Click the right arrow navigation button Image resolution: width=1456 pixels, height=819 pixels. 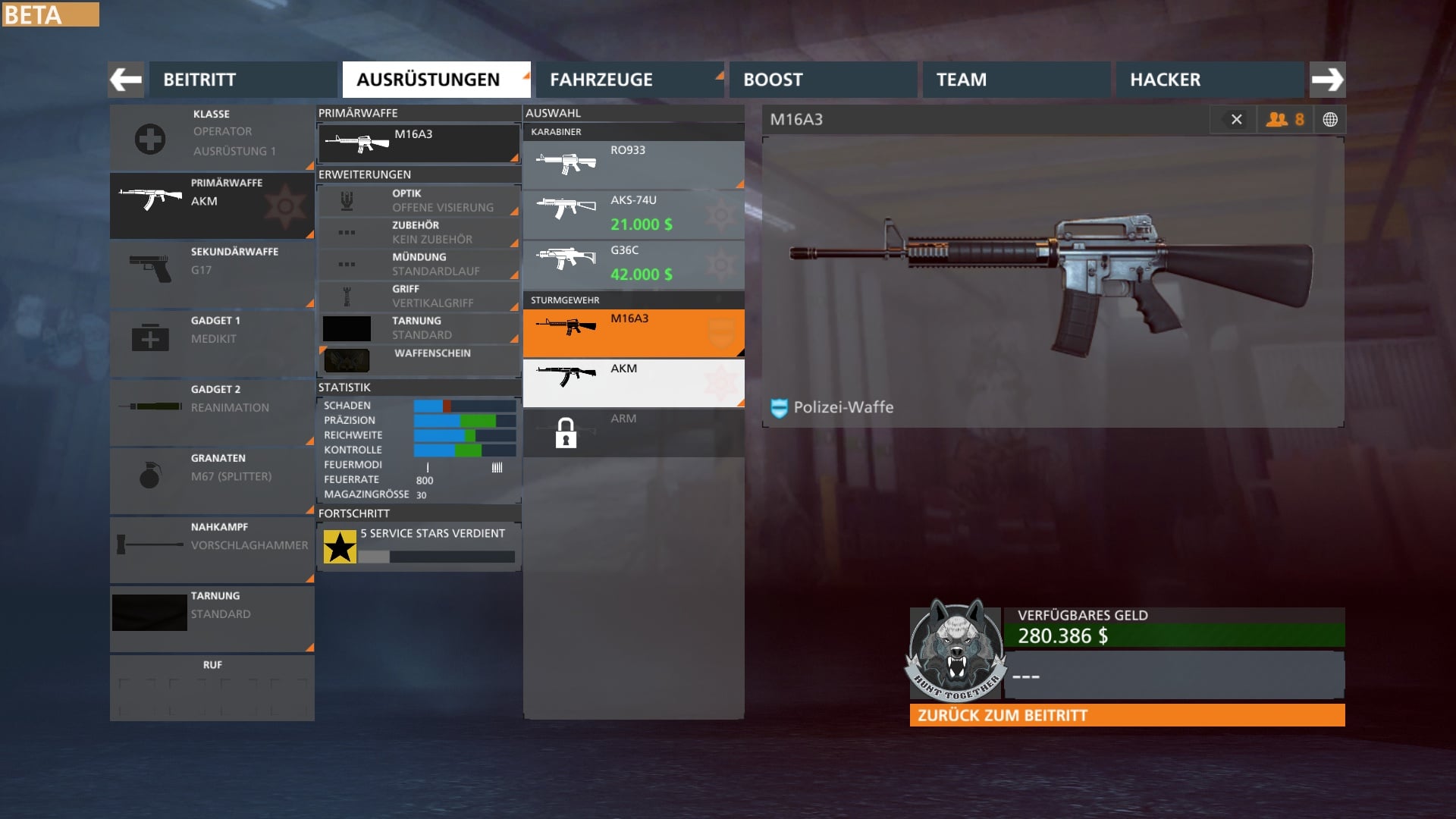(1327, 80)
